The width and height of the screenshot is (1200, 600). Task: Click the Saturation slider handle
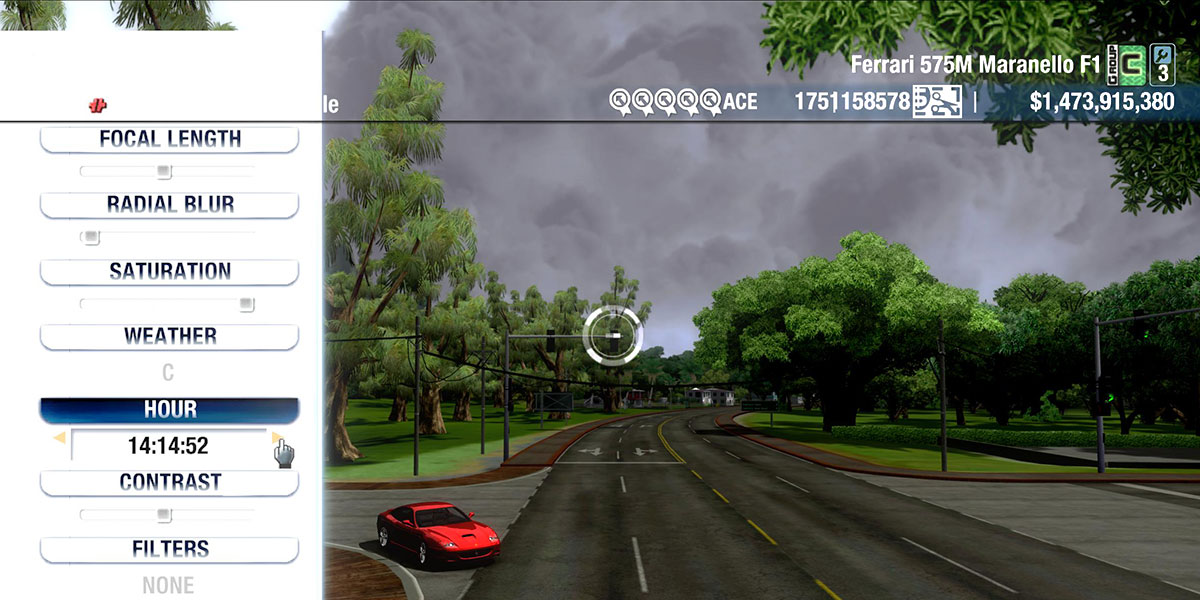click(x=246, y=304)
